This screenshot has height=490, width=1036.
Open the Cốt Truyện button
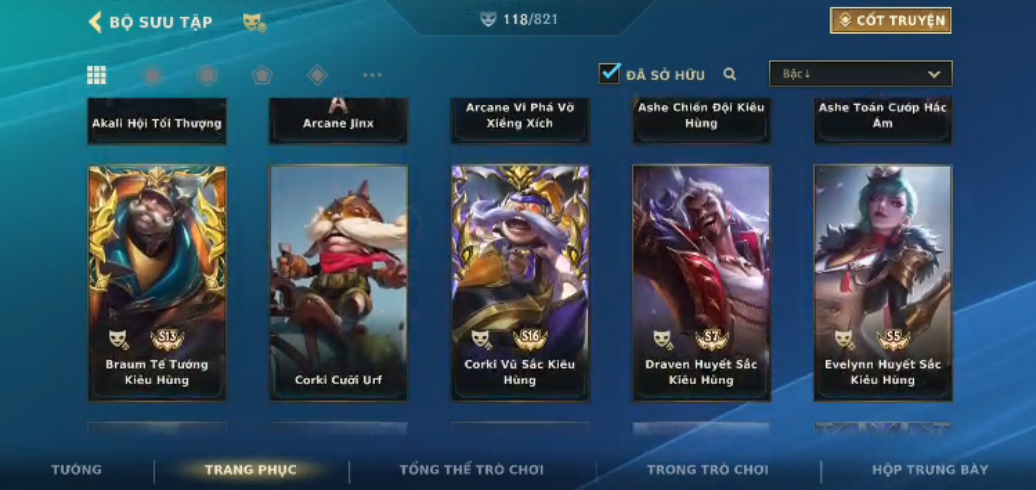pyautogui.click(x=890, y=20)
